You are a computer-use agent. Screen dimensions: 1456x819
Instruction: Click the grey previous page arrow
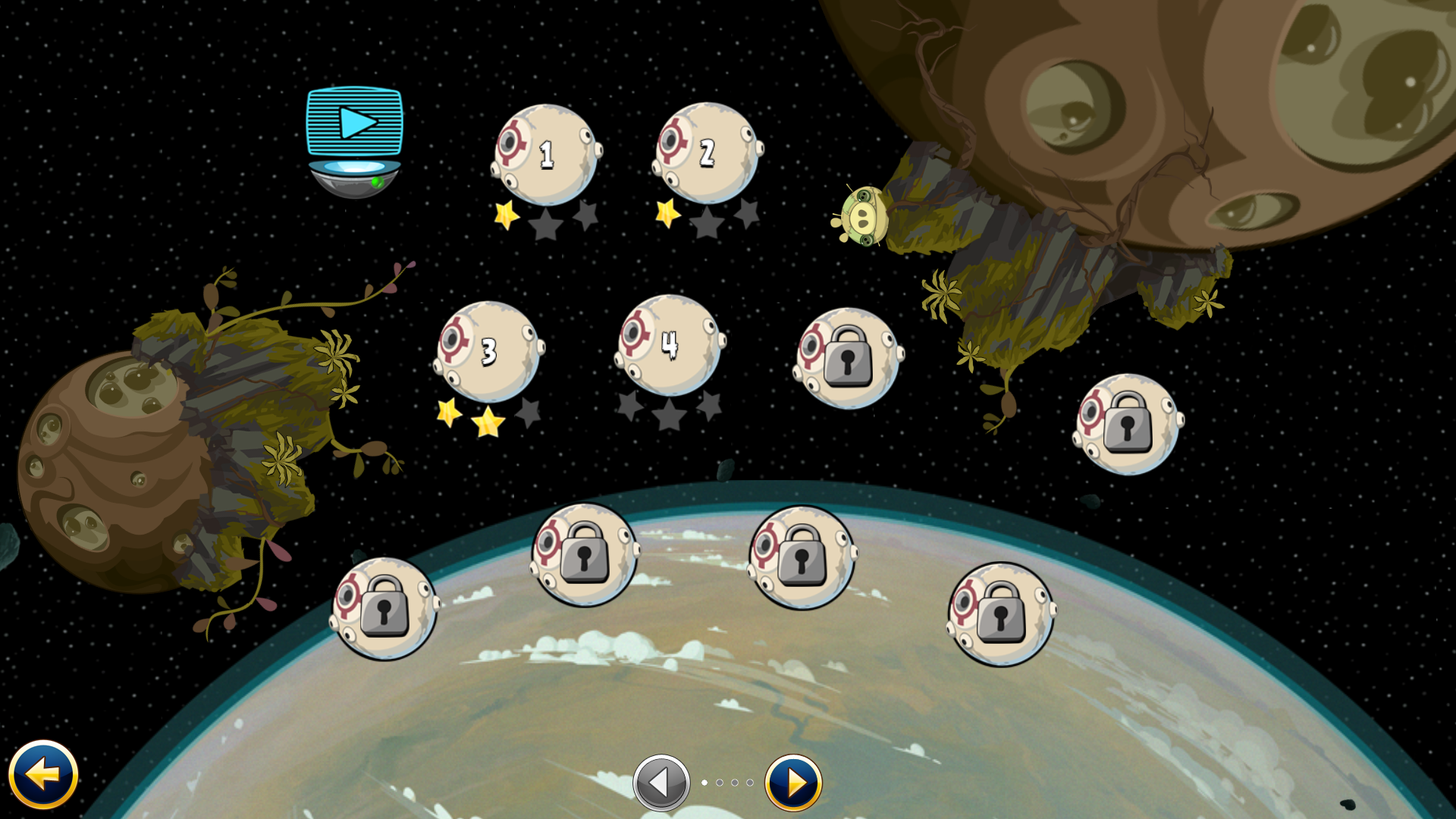pos(661,783)
